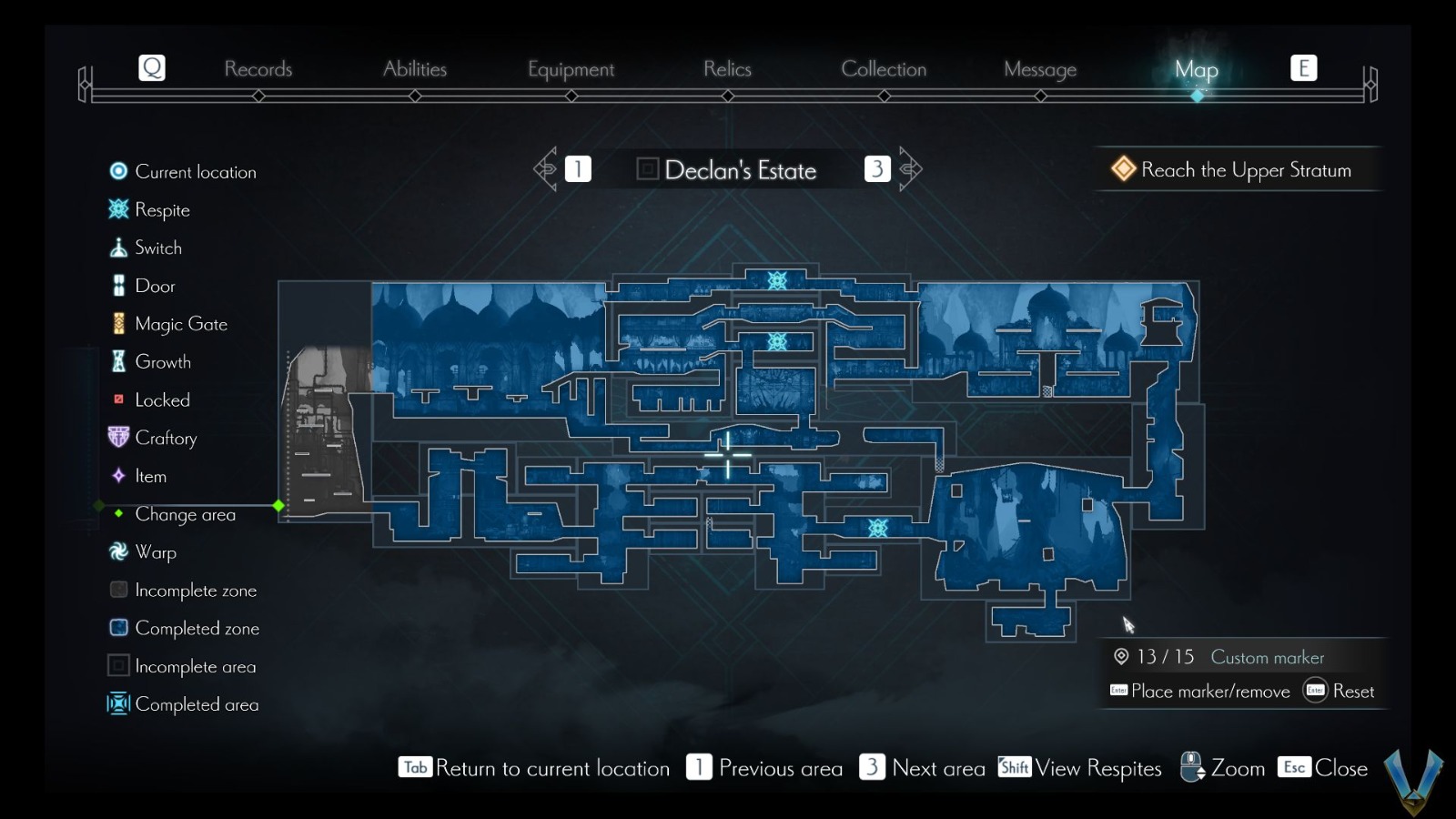The width and height of the screenshot is (1456, 819).
Task: Click the Current location legend icon
Action: pos(116,171)
